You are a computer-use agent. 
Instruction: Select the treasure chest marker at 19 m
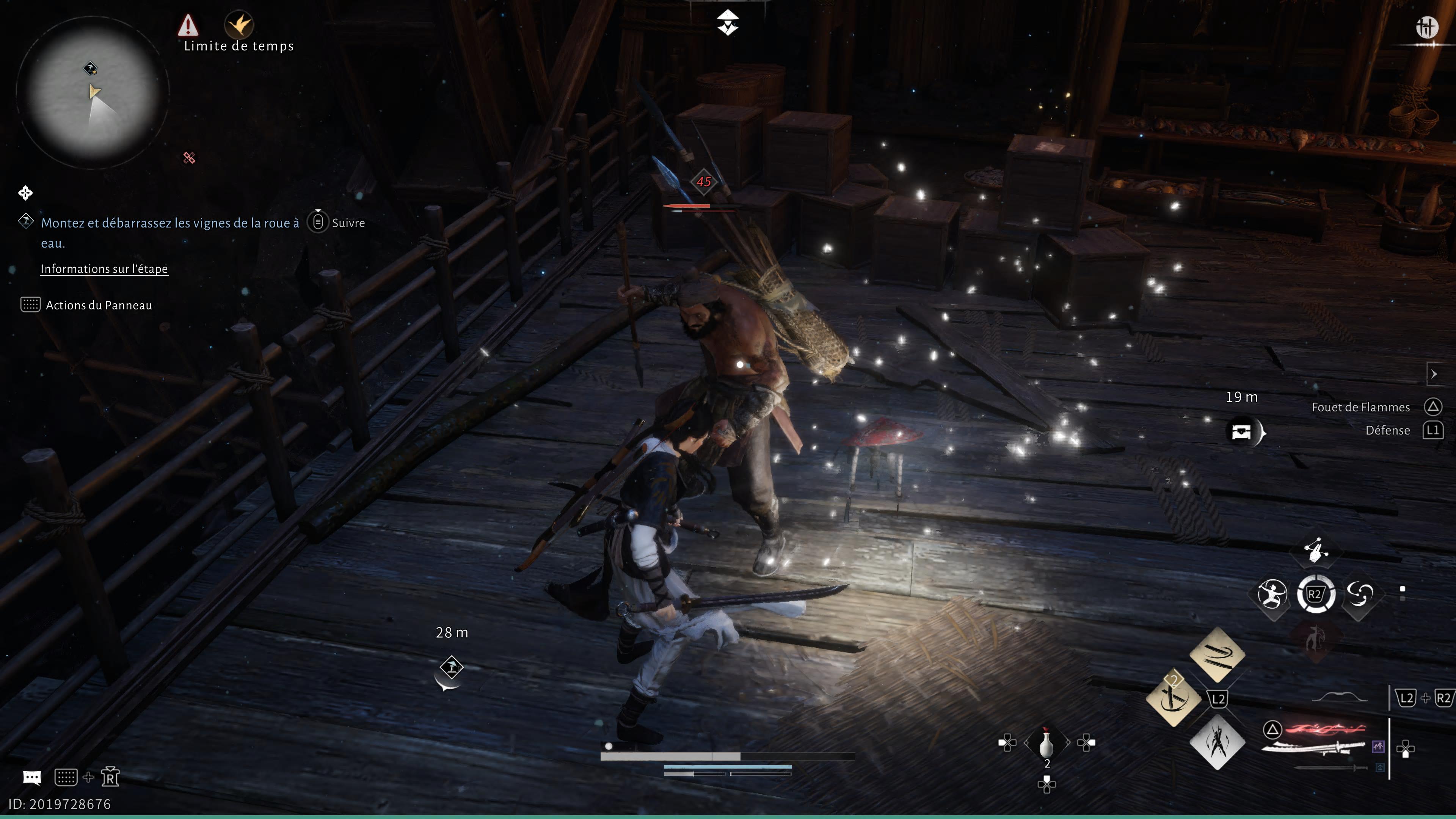click(1242, 432)
